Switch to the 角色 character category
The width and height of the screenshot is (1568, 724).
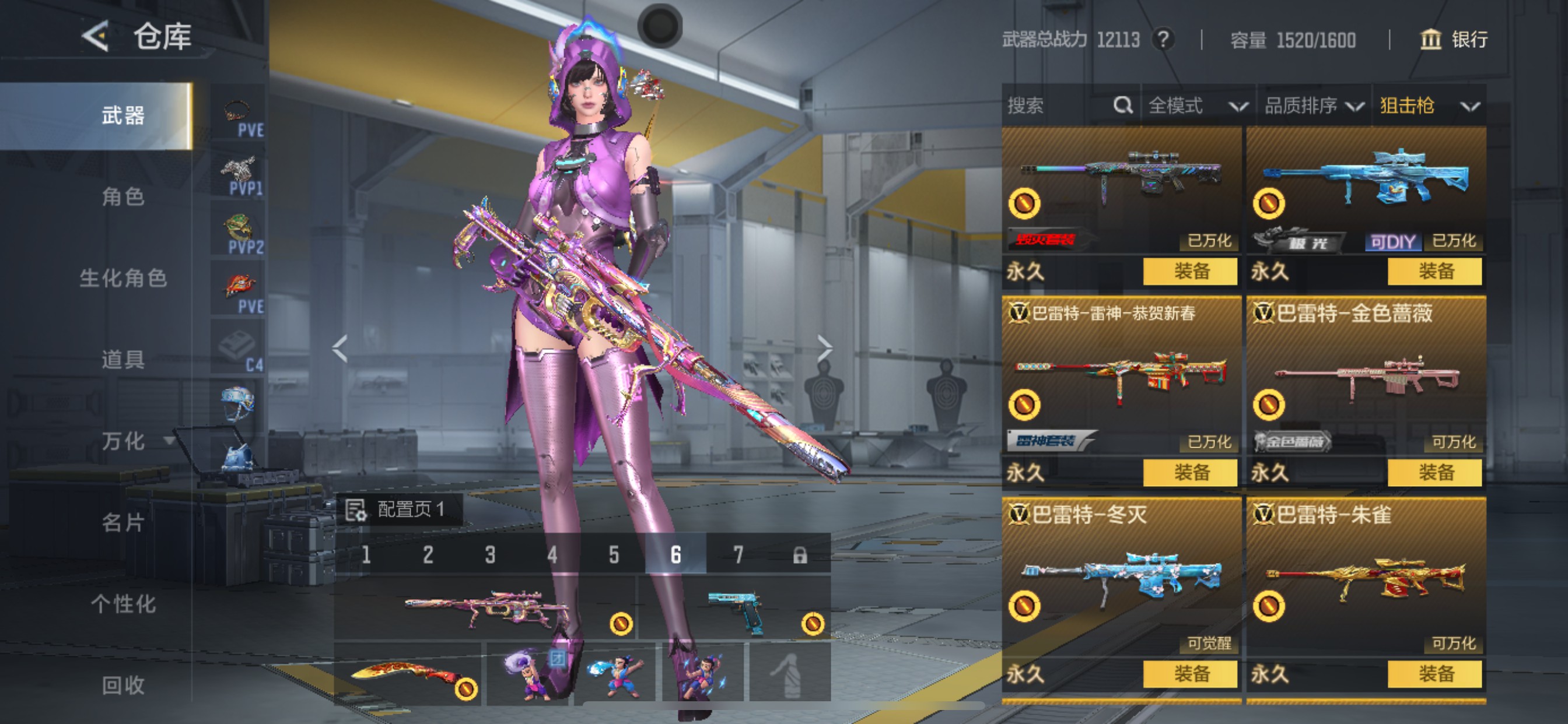coord(123,196)
